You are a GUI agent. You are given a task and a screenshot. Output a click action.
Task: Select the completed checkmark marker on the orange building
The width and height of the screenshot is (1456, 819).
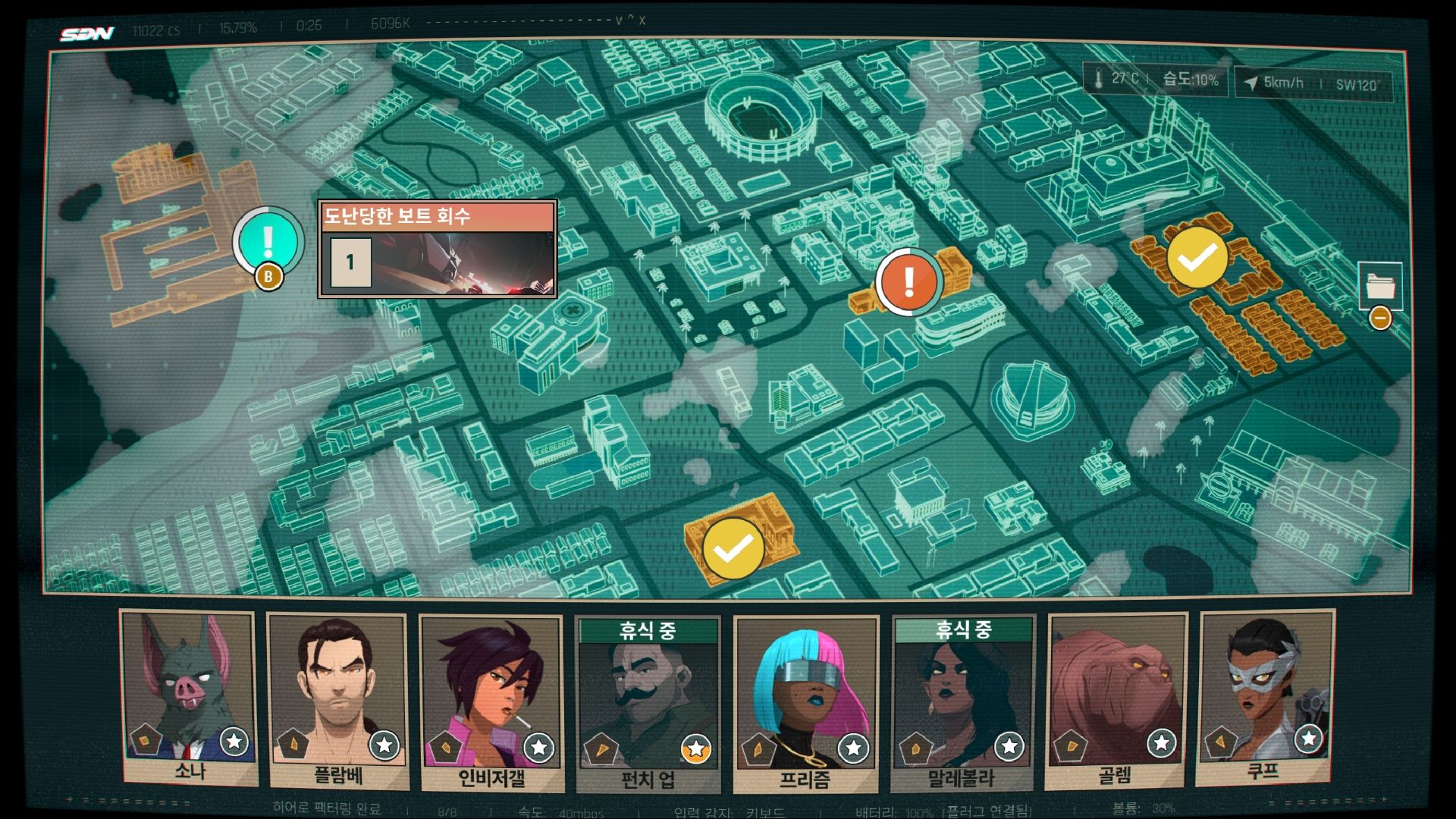click(733, 549)
